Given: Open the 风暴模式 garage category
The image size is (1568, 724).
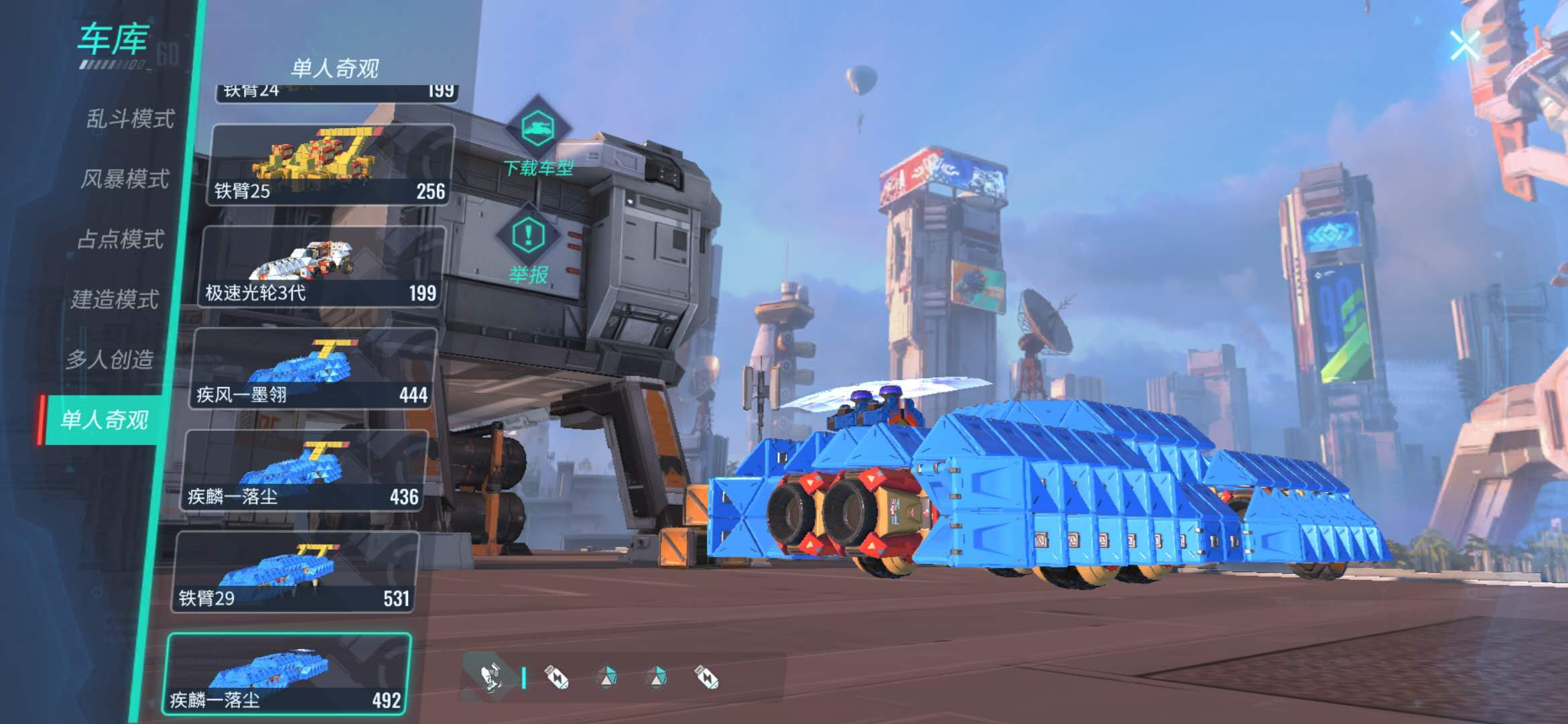Looking at the screenshot, I should click(x=125, y=179).
